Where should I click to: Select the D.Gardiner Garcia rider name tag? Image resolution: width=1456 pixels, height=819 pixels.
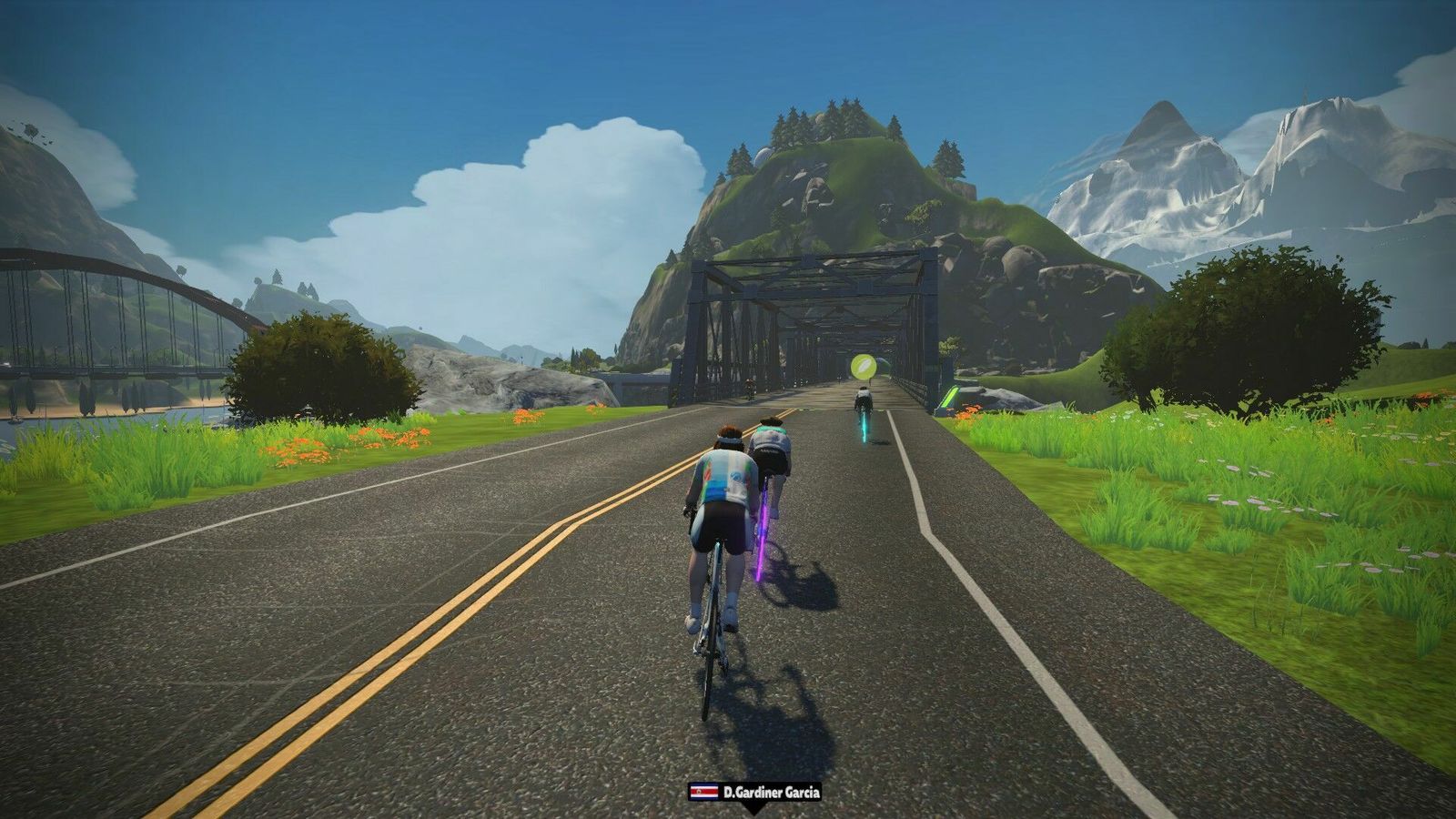click(x=755, y=792)
